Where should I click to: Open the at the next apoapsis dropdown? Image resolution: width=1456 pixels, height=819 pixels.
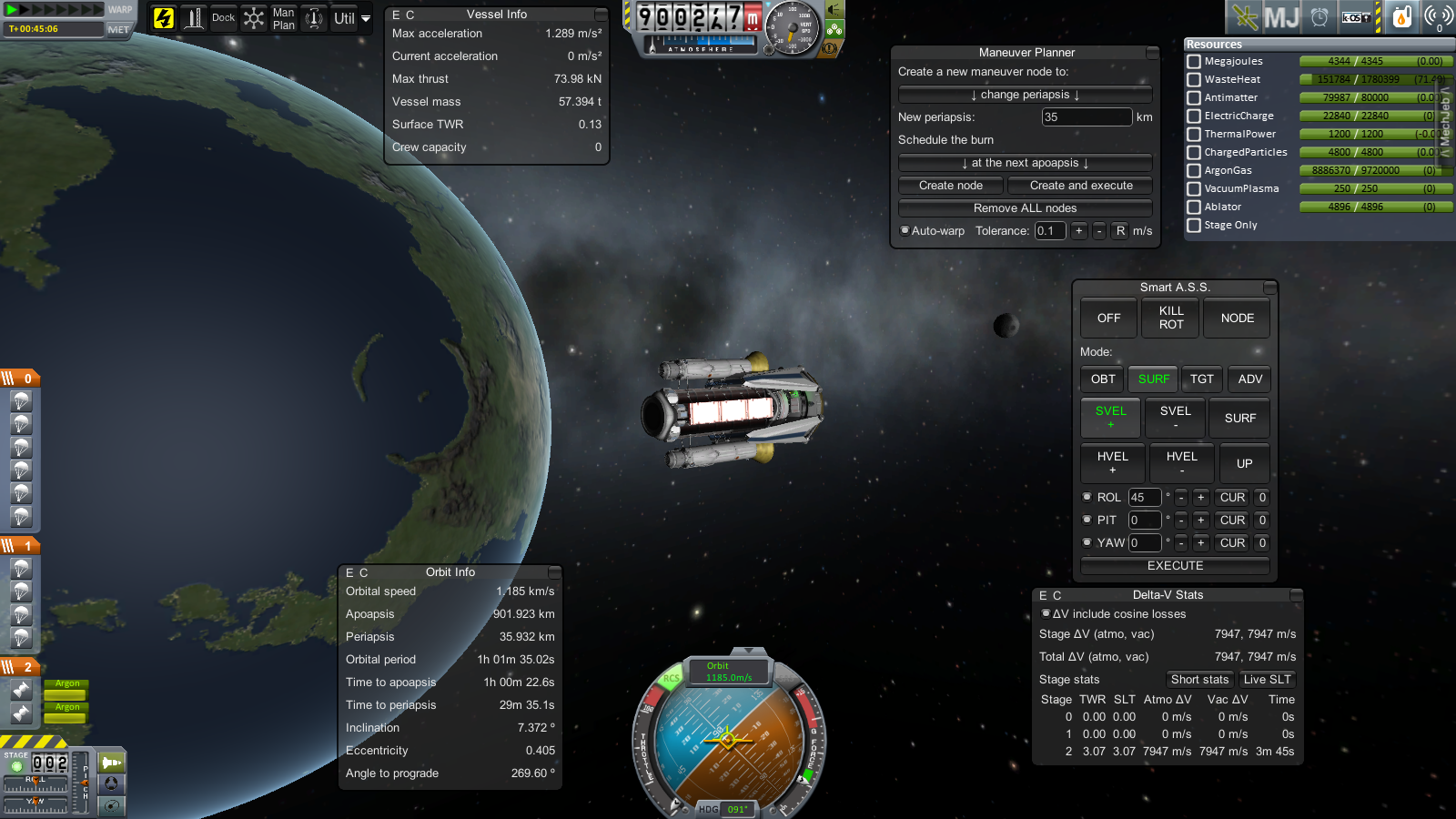tap(1025, 163)
